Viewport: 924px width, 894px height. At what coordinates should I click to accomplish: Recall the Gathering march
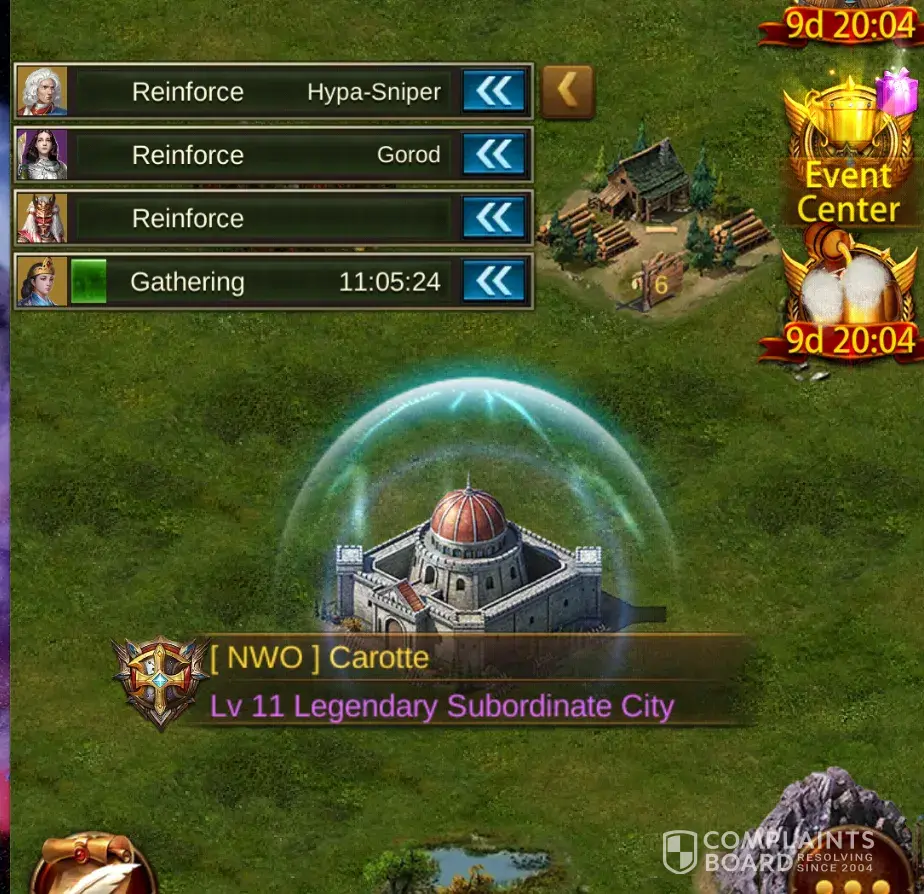494,281
